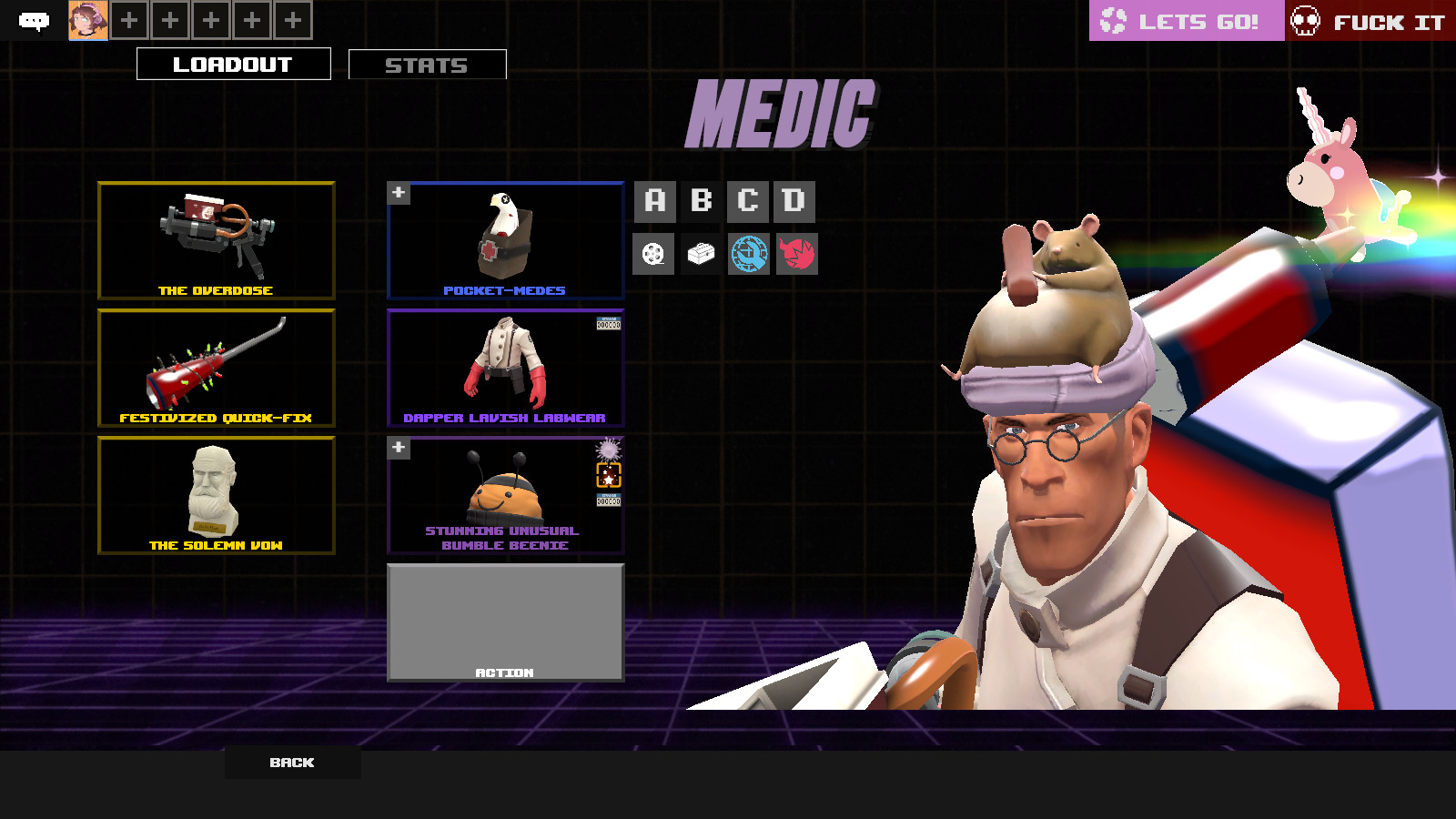Expand the plus on the Bumble Beenie slot

click(x=398, y=447)
